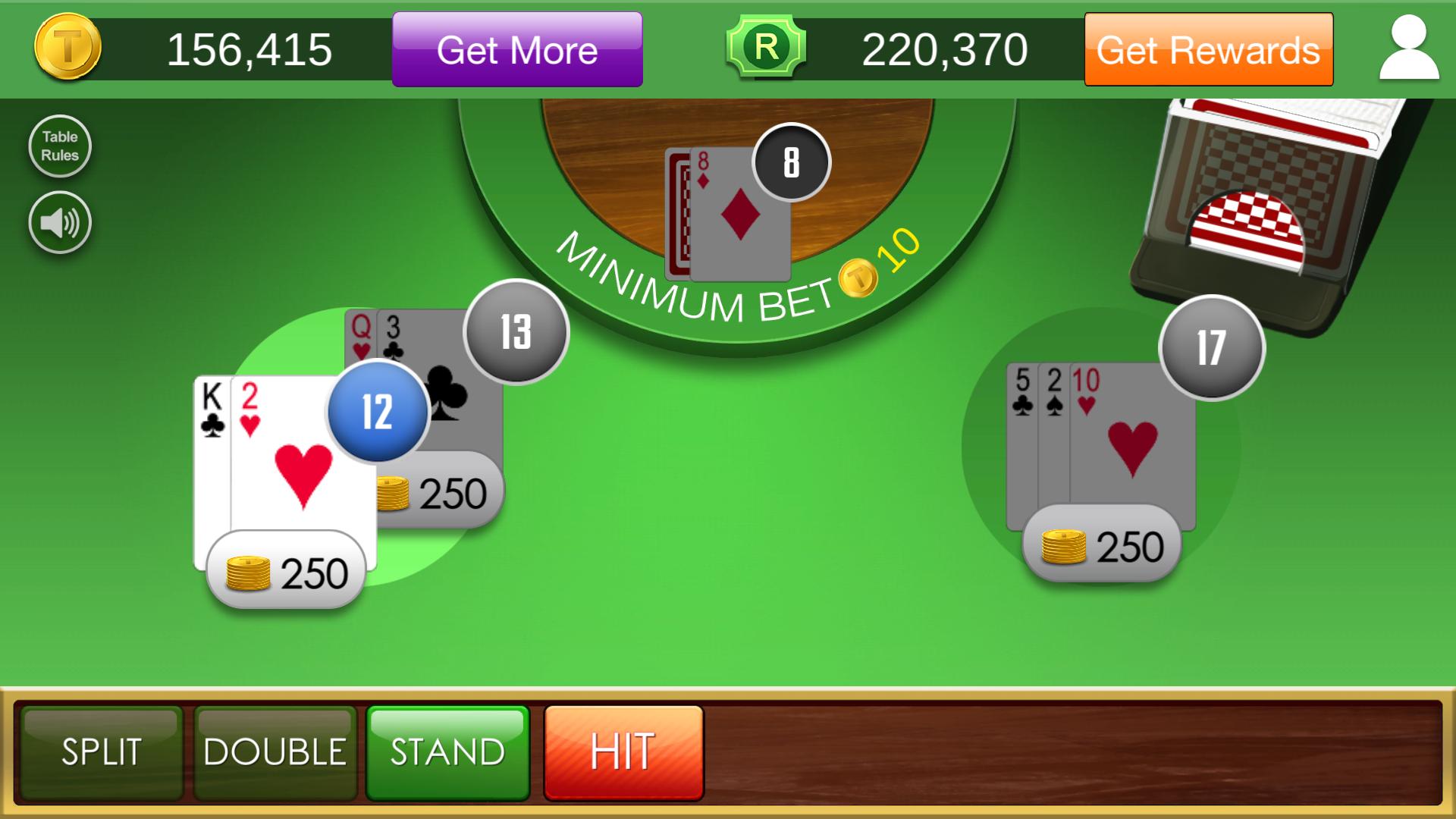Image resolution: width=1456 pixels, height=819 pixels.
Task: Open the user profile icon
Action: 1408,49
